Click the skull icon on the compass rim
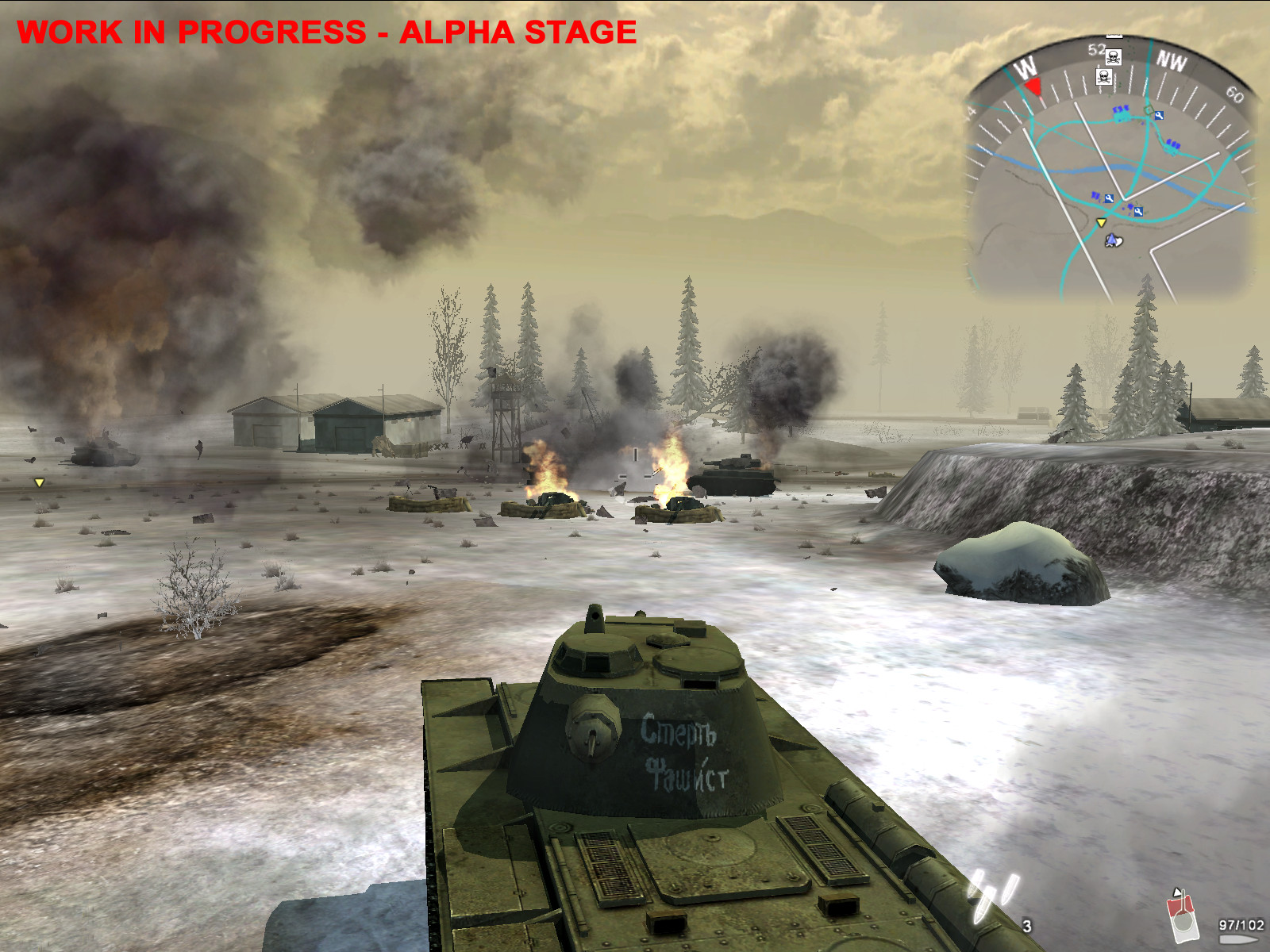 [x=1113, y=57]
